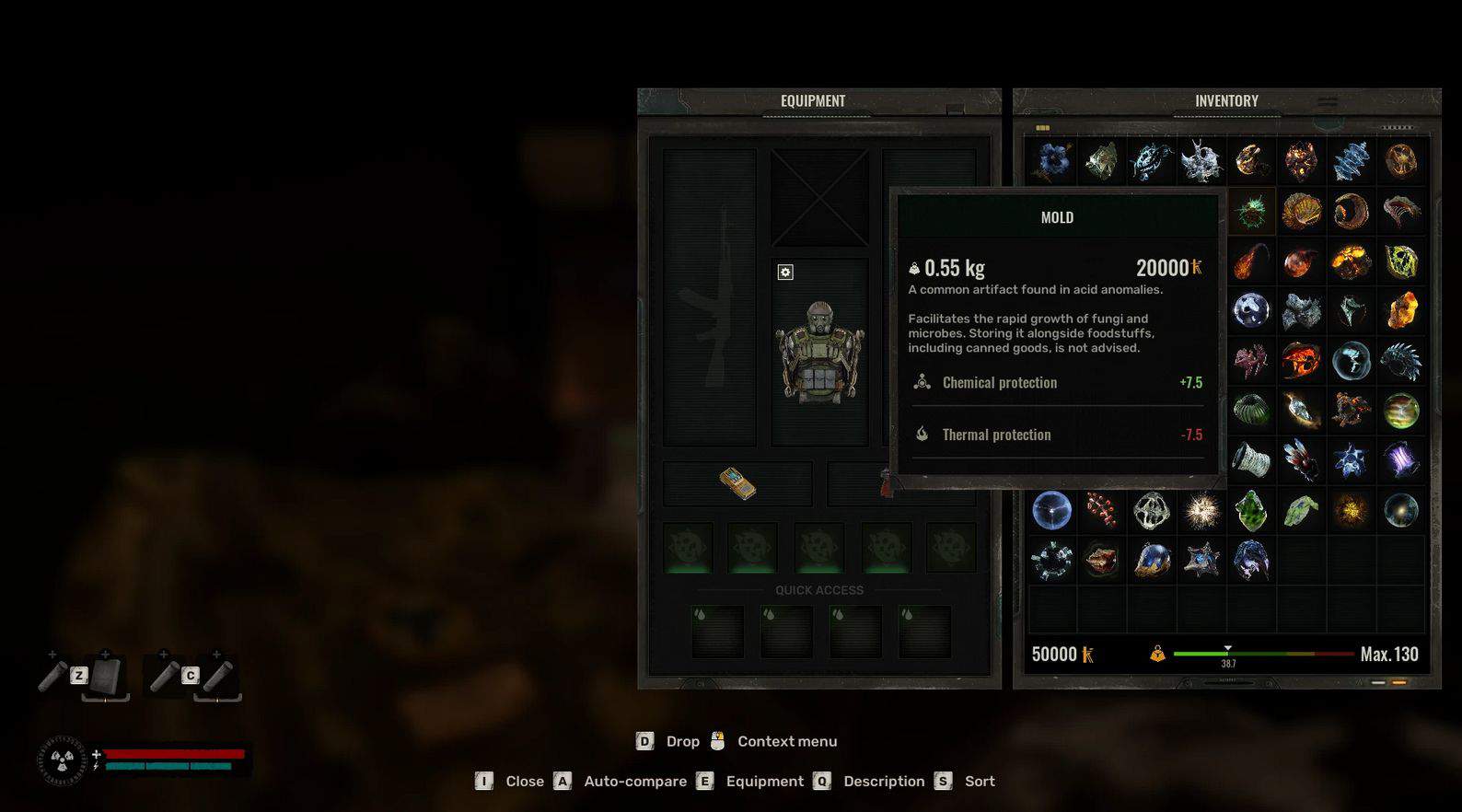This screenshot has height=812, width=1462.
Task: Select the fiery comet-shaped artifact
Action: (x=1251, y=261)
